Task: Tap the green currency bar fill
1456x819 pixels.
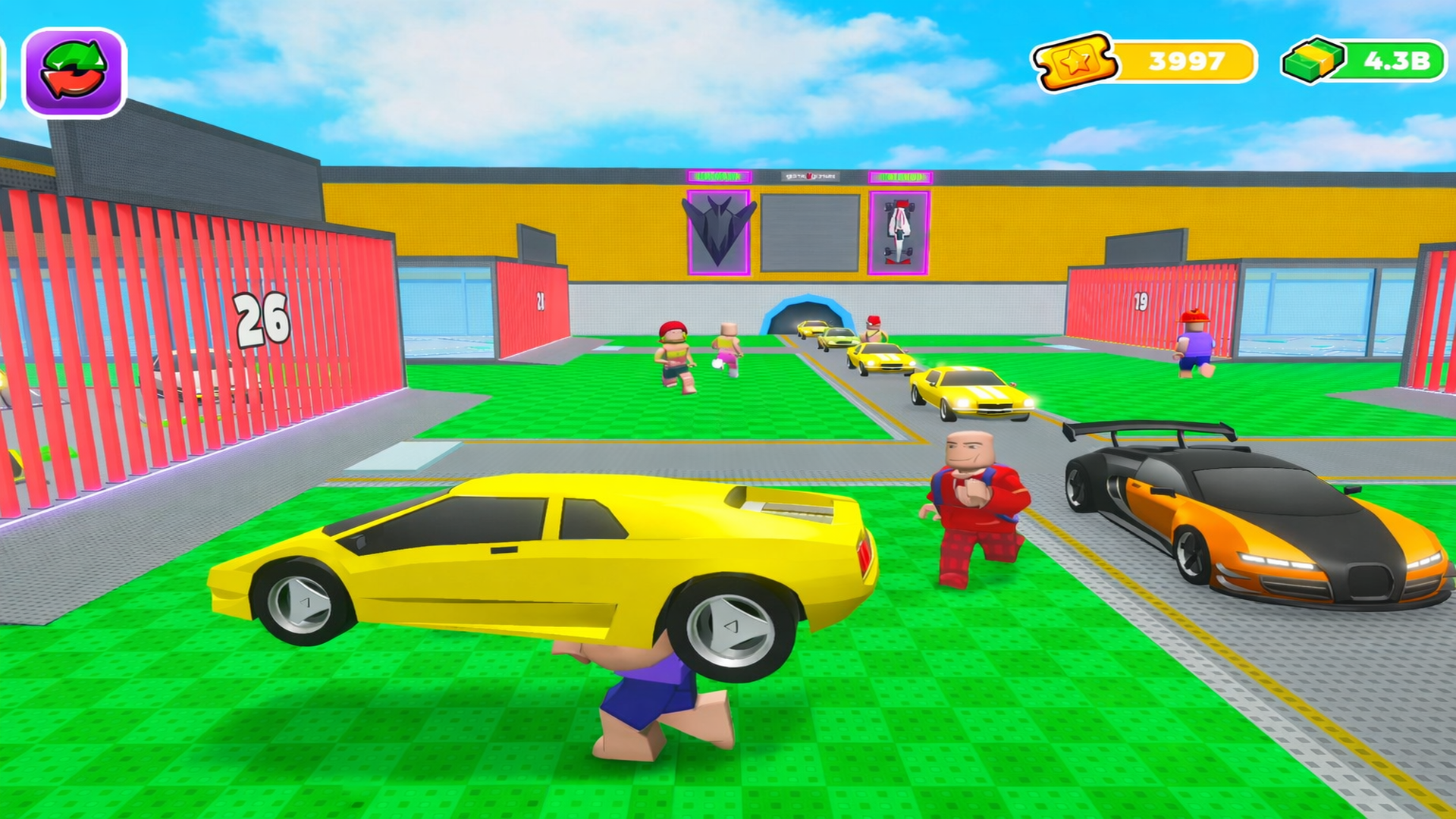Action: [1365, 58]
